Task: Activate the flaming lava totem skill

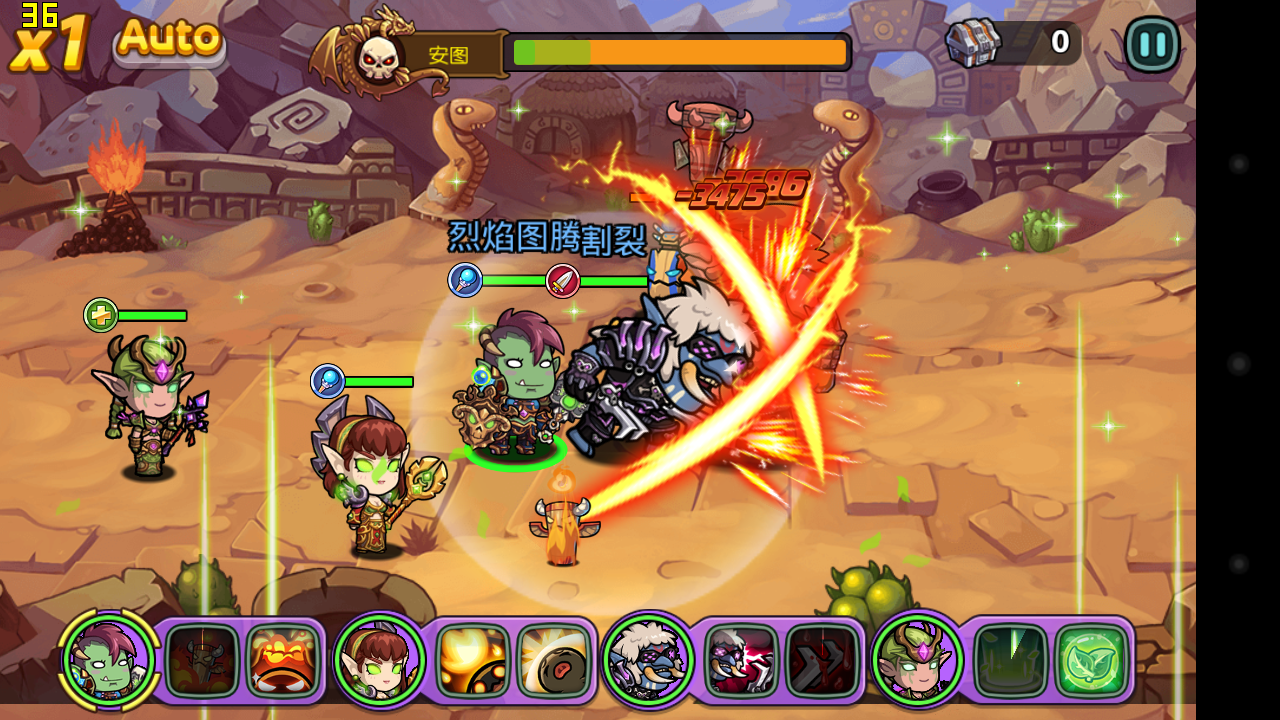Action: pyautogui.click(x=282, y=660)
